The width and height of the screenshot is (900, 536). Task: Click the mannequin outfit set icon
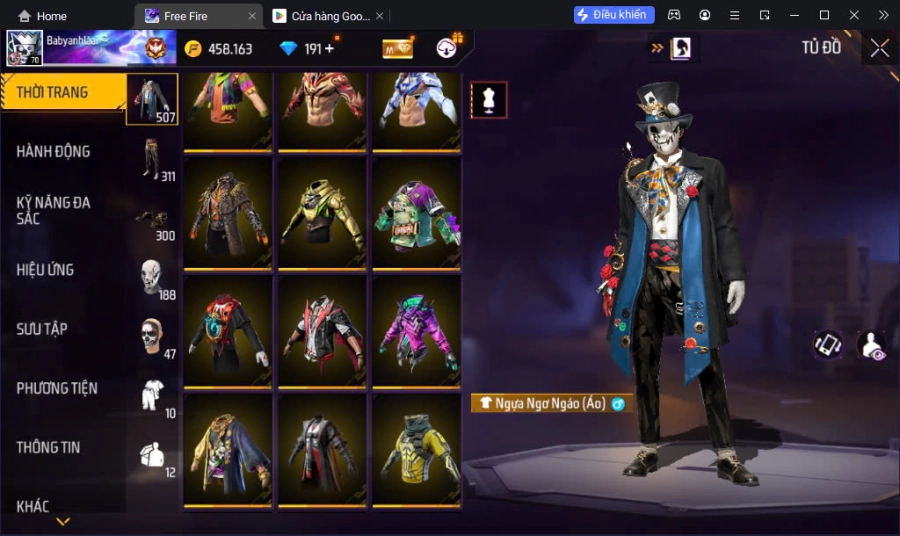tap(489, 100)
